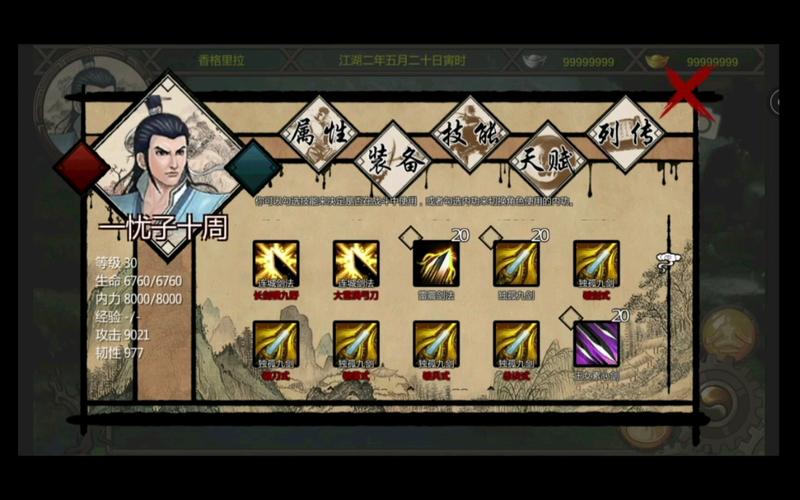Select the 独孤九剑 skill marked level 20

click(516, 263)
